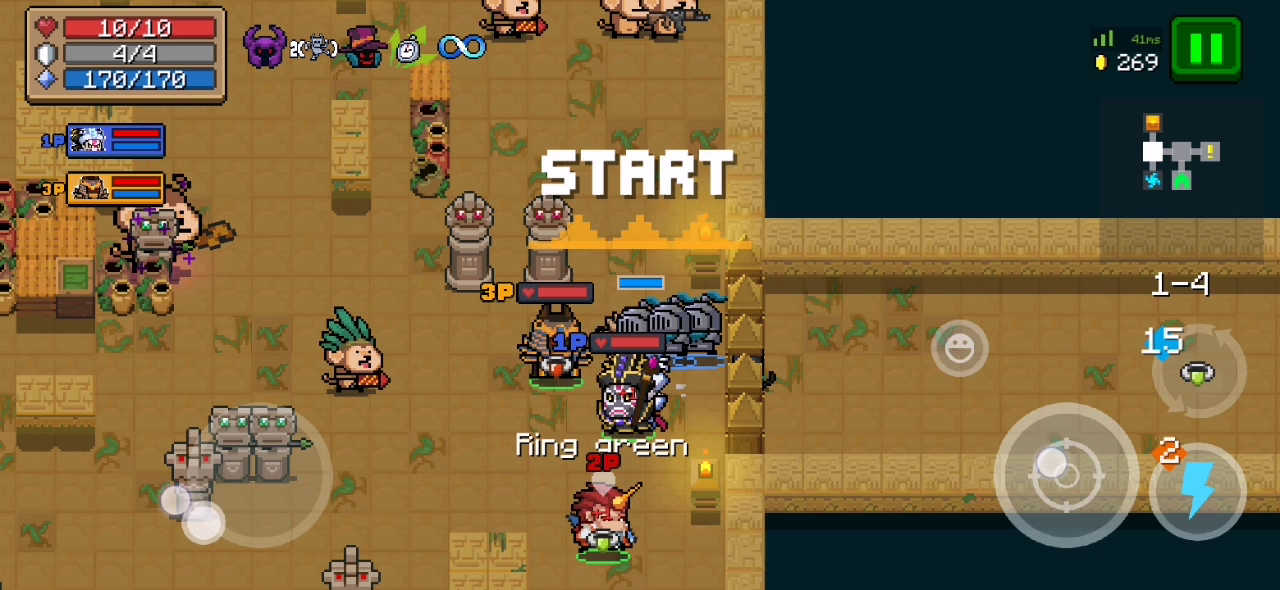
Task: Open the dungeon minimap
Action: tap(1180, 153)
